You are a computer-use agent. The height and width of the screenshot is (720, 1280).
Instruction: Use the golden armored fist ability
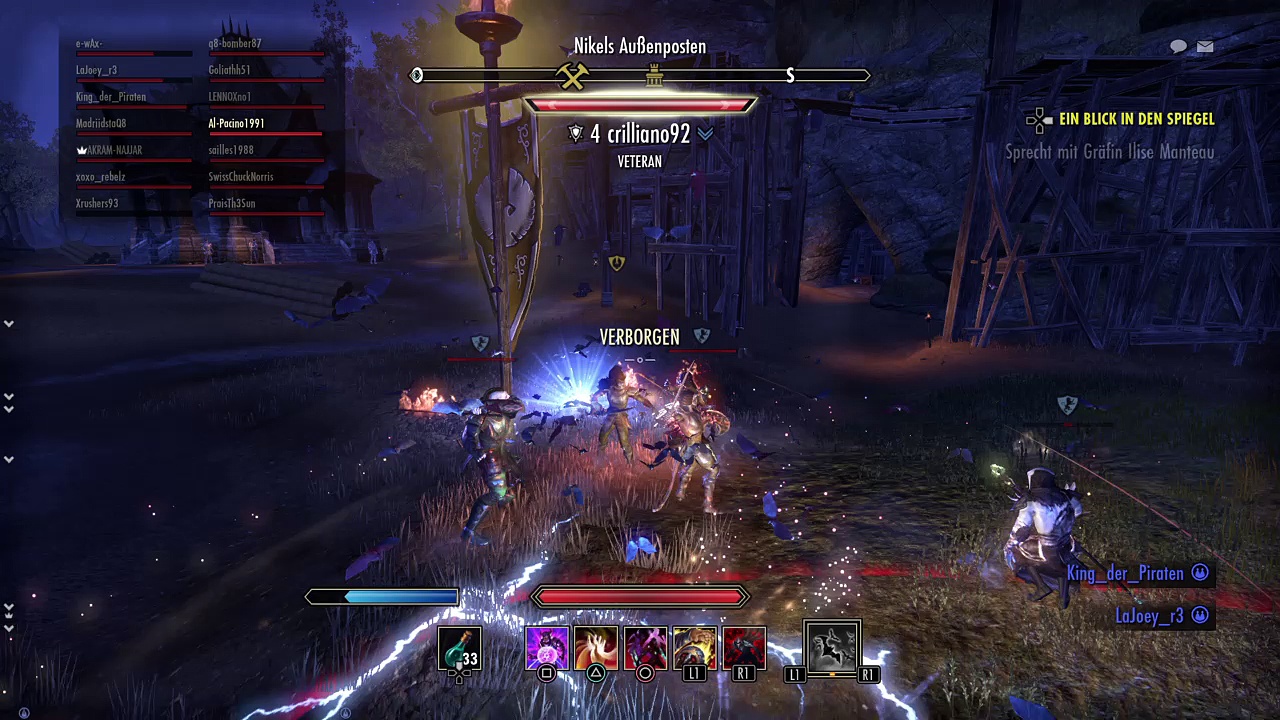pyautogui.click(x=694, y=648)
